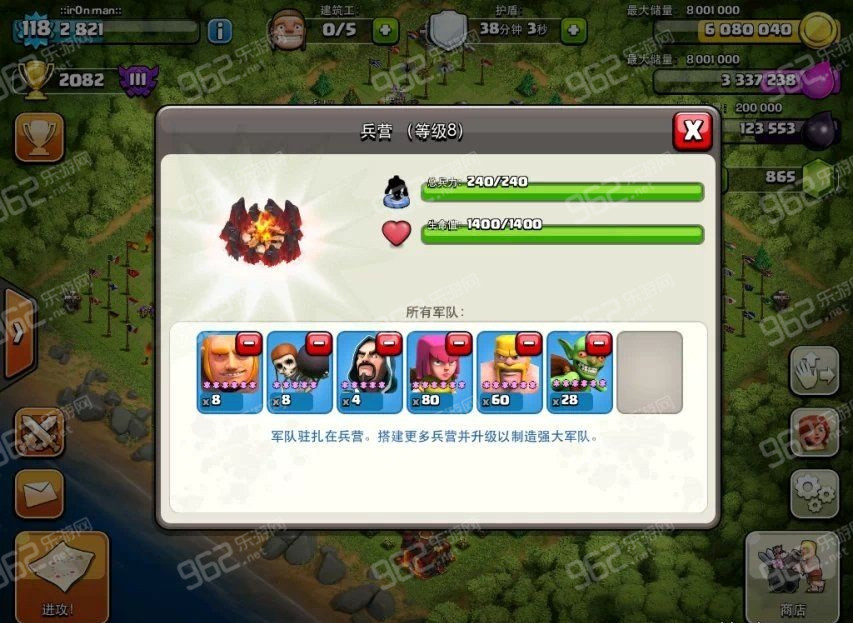
Task: Extend the shield with its plus button
Action: (x=572, y=30)
